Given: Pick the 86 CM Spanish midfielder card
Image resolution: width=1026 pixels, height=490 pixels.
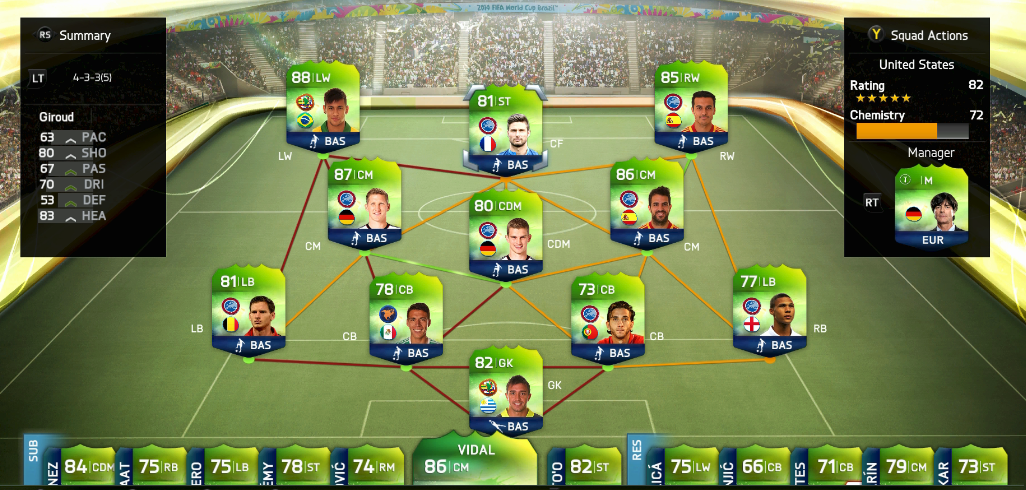Looking at the screenshot, I should [x=647, y=207].
